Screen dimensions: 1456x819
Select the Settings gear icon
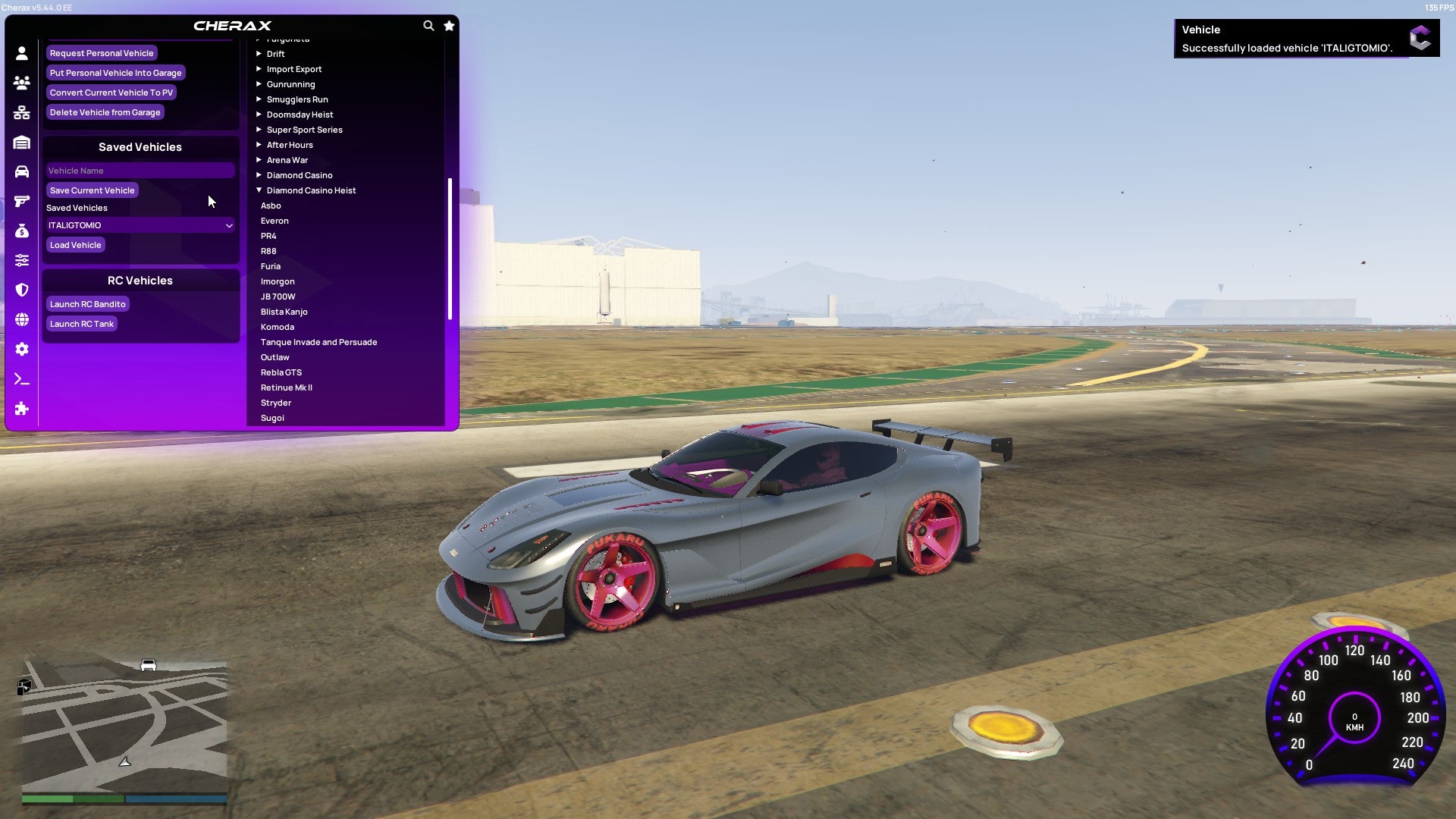click(x=22, y=350)
